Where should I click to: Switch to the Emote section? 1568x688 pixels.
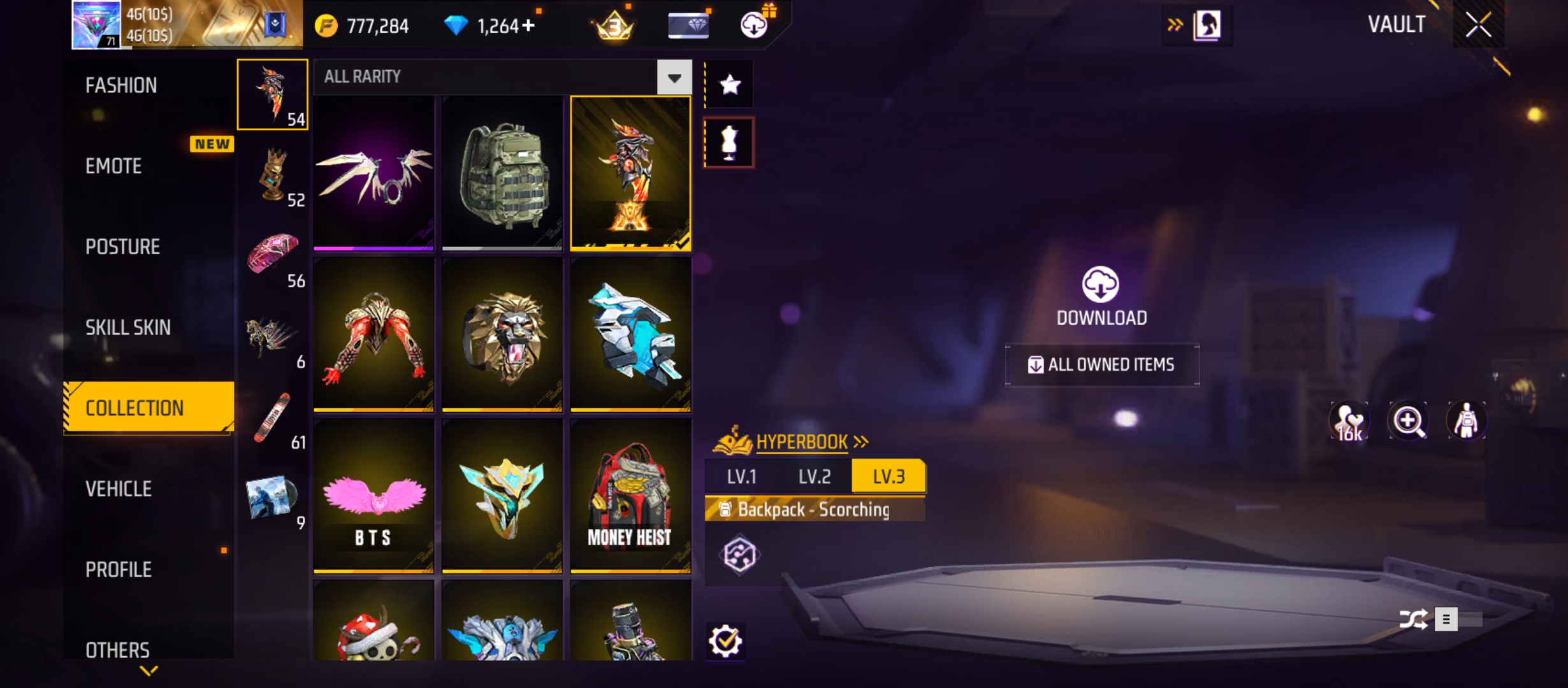pyautogui.click(x=113, y=166)
